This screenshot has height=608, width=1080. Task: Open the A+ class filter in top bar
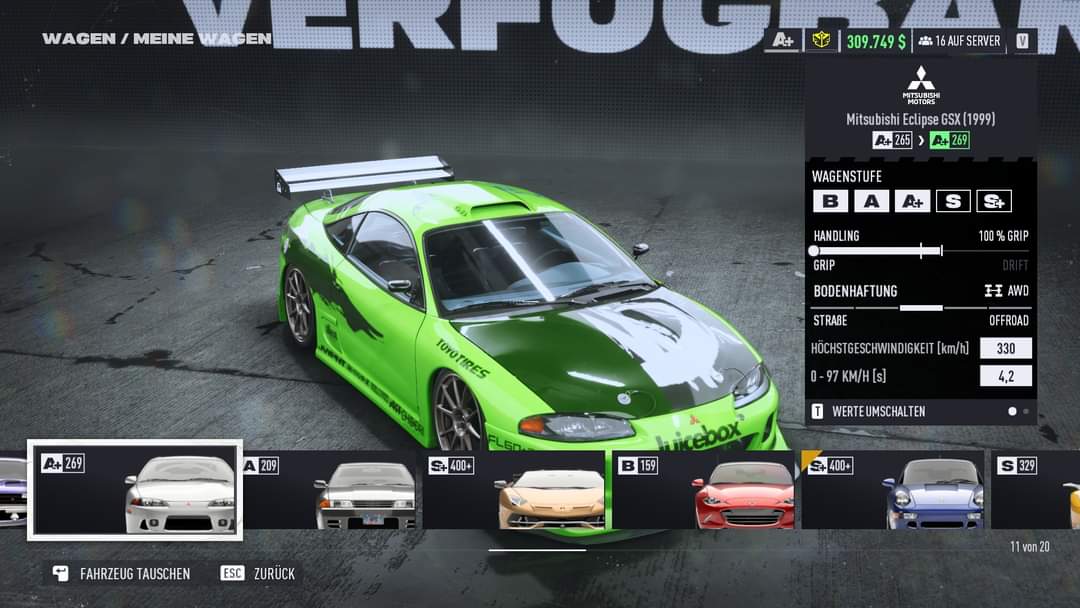[x=783, y=41]
